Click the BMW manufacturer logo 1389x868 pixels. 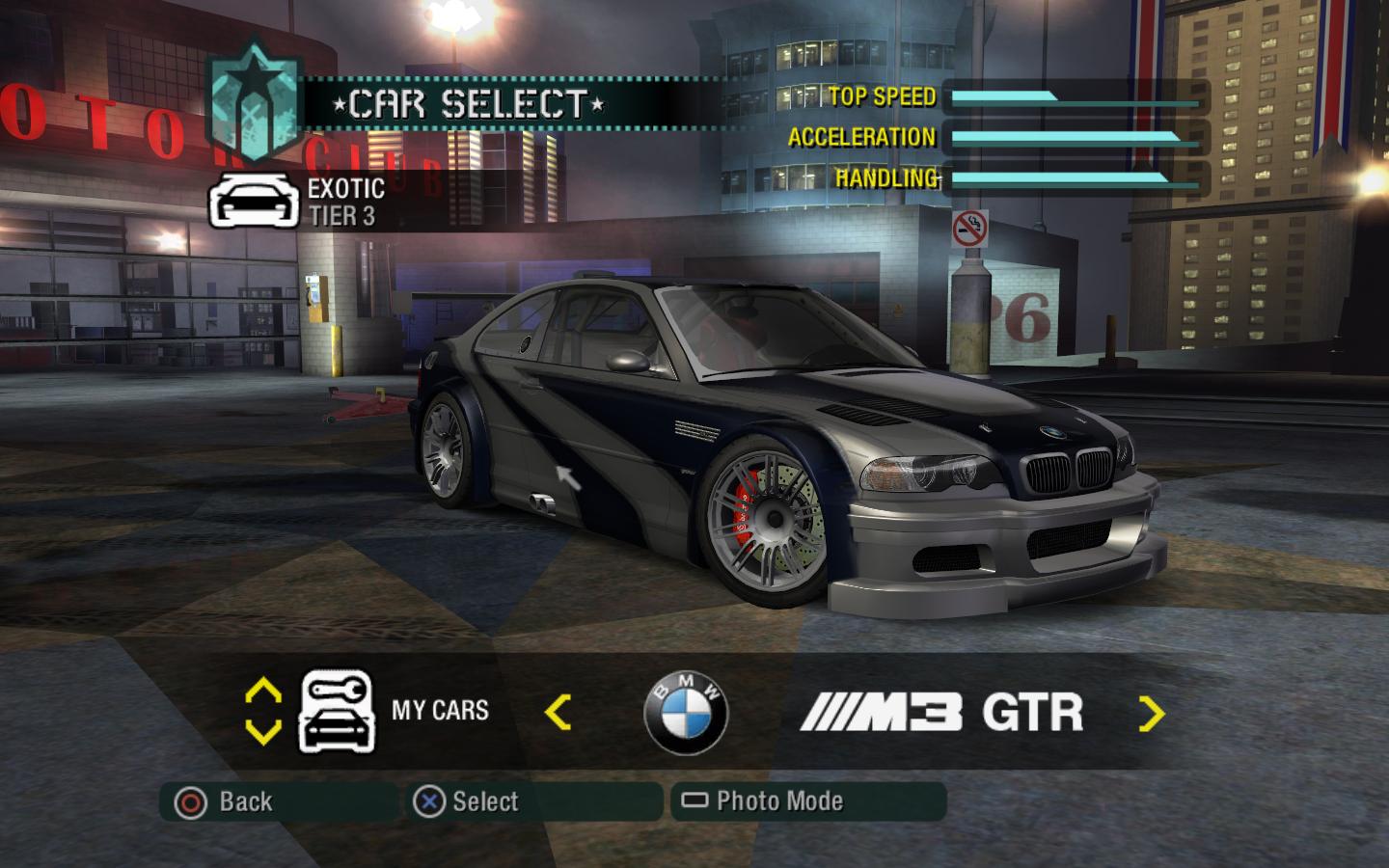coord(689,715)
